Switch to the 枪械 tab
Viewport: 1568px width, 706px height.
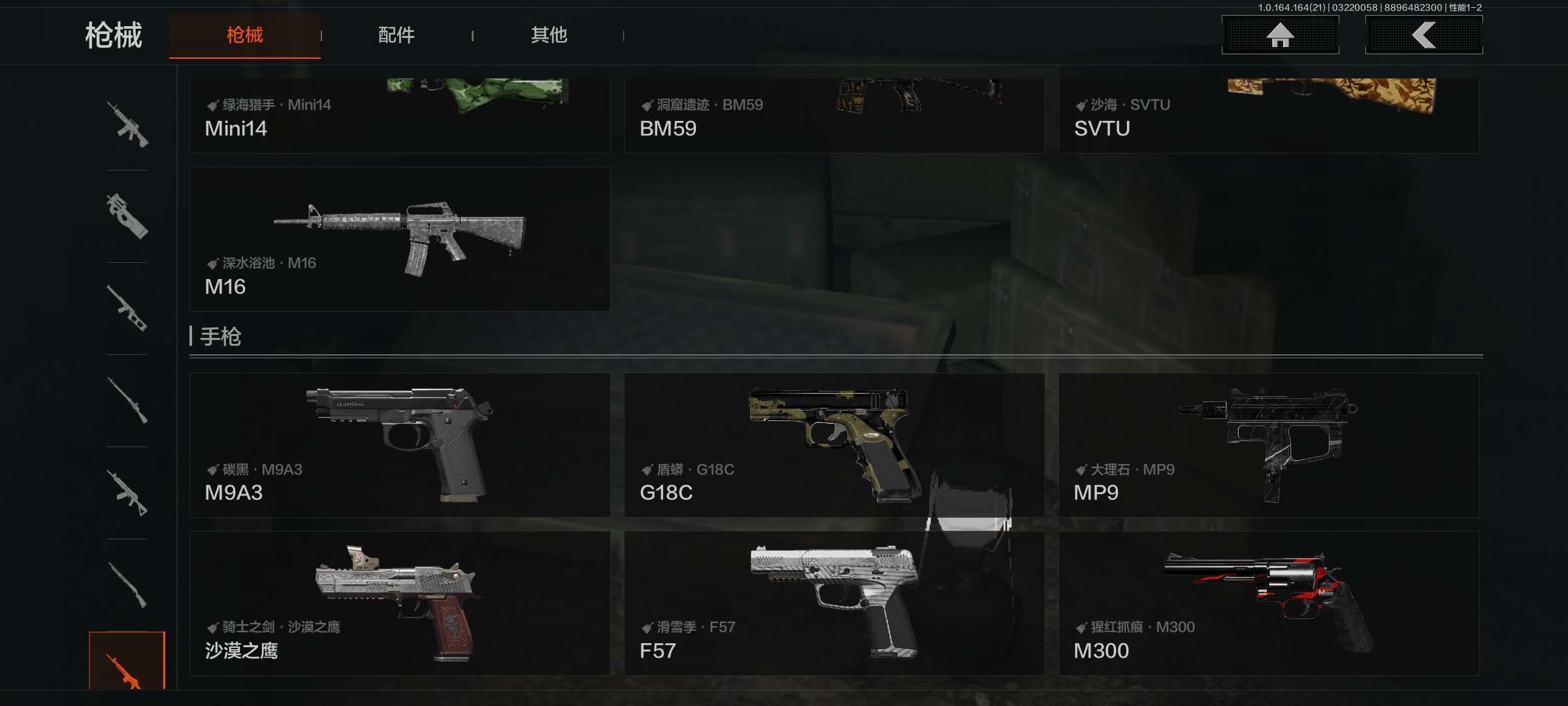tap(244, 35)
